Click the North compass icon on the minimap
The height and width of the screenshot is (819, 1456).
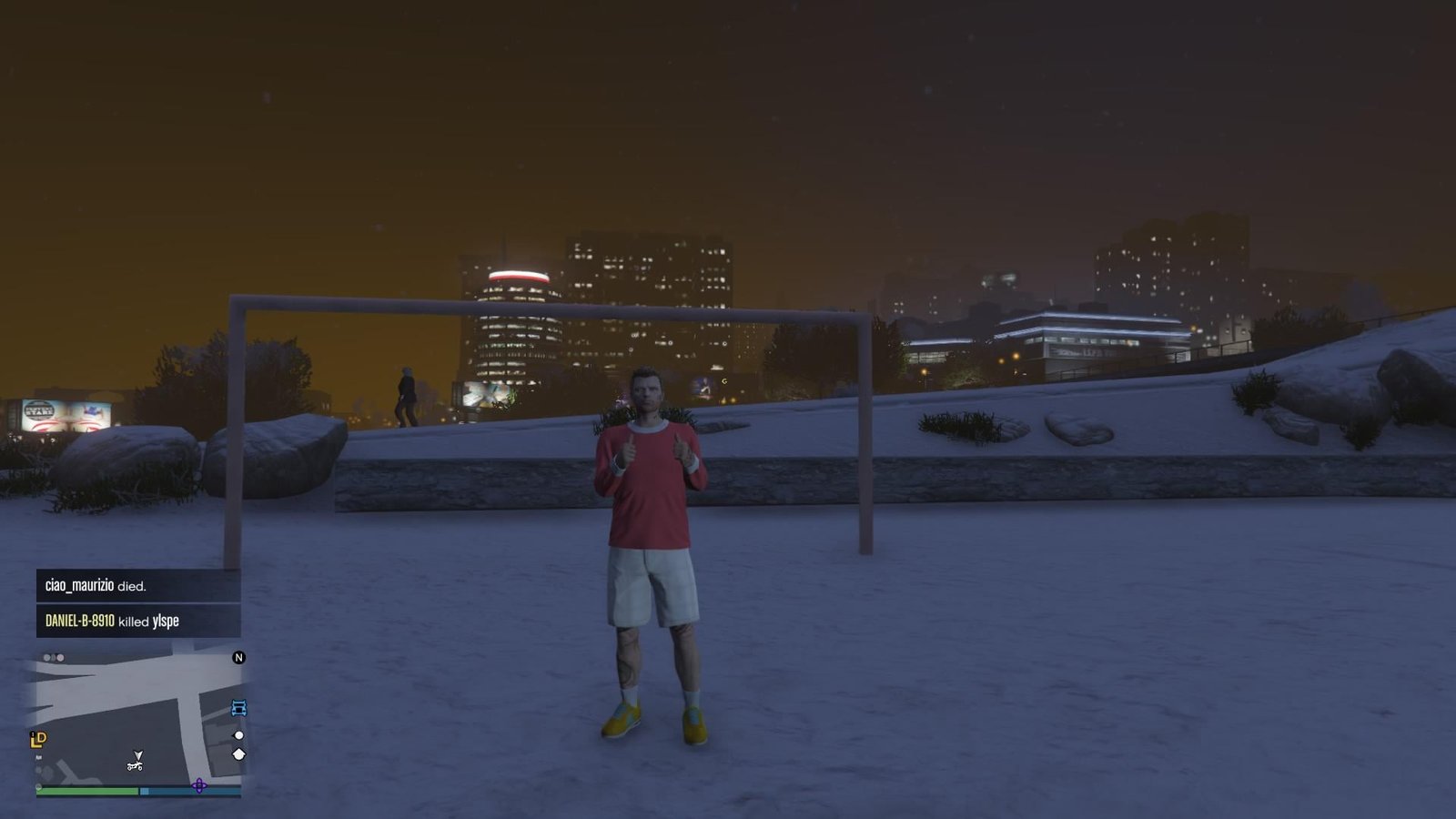[x=238, y=658]
